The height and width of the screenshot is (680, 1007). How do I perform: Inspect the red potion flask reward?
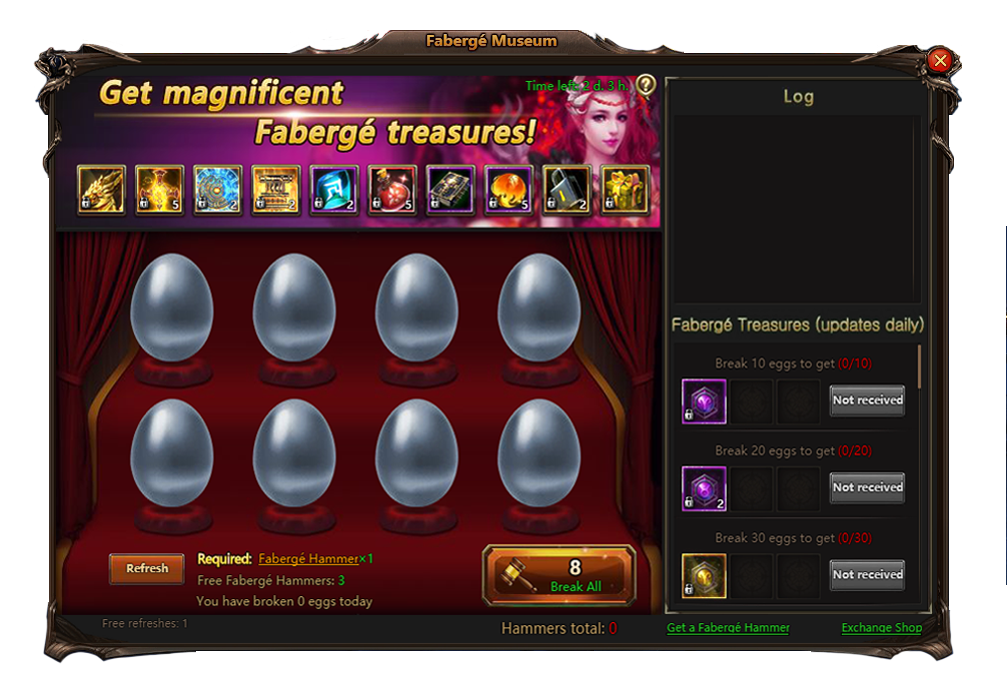[x=392, y=189]
